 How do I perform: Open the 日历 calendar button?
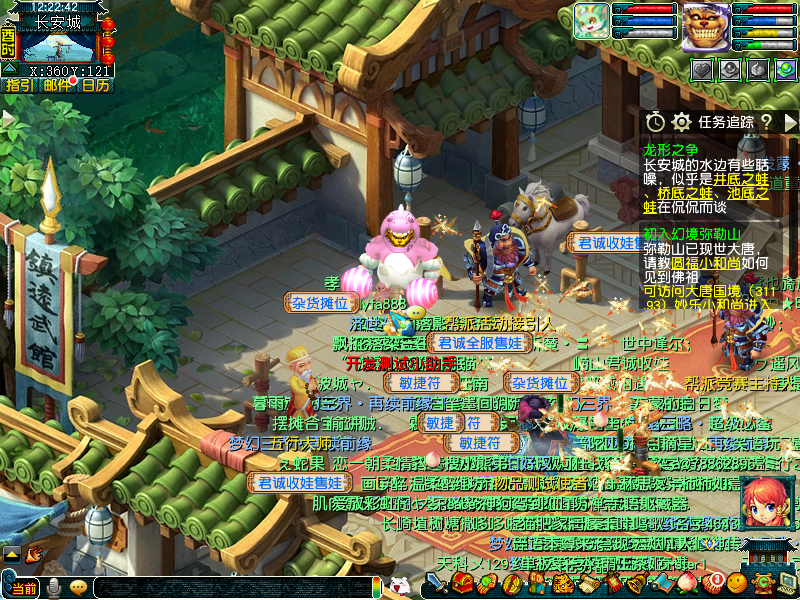click(x=95, y=85)
